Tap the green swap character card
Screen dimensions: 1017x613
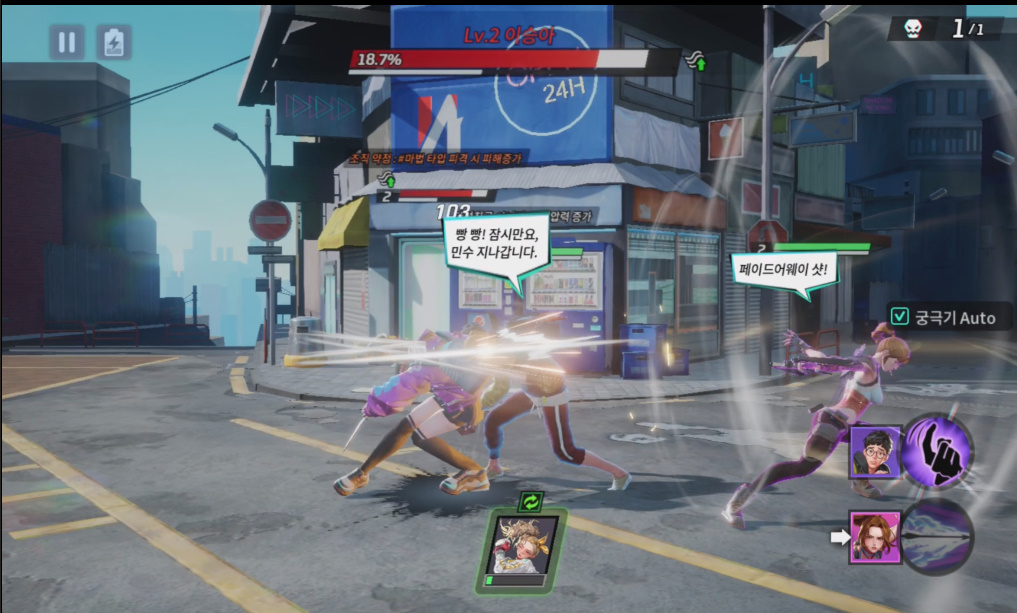[x=521, y=545]
